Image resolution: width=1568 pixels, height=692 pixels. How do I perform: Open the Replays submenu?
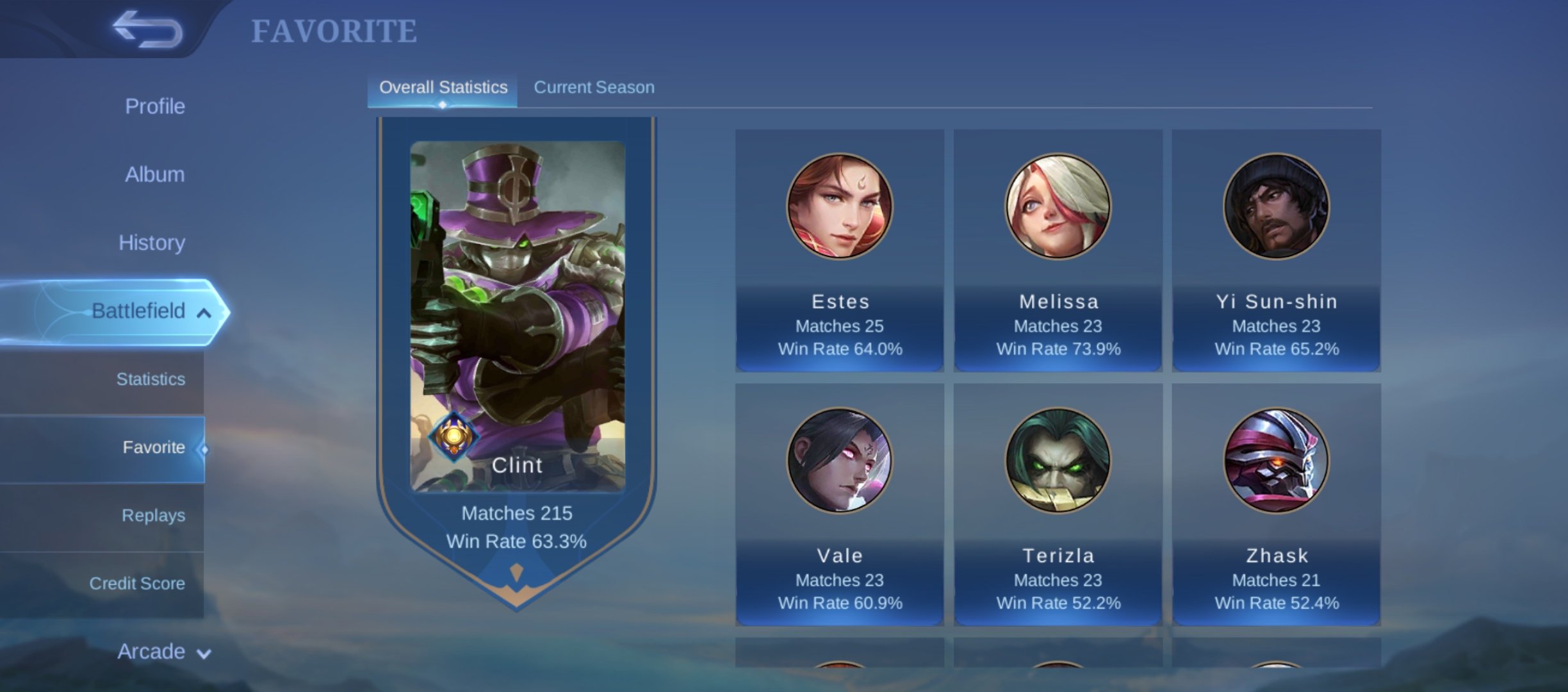click(153, 515)
